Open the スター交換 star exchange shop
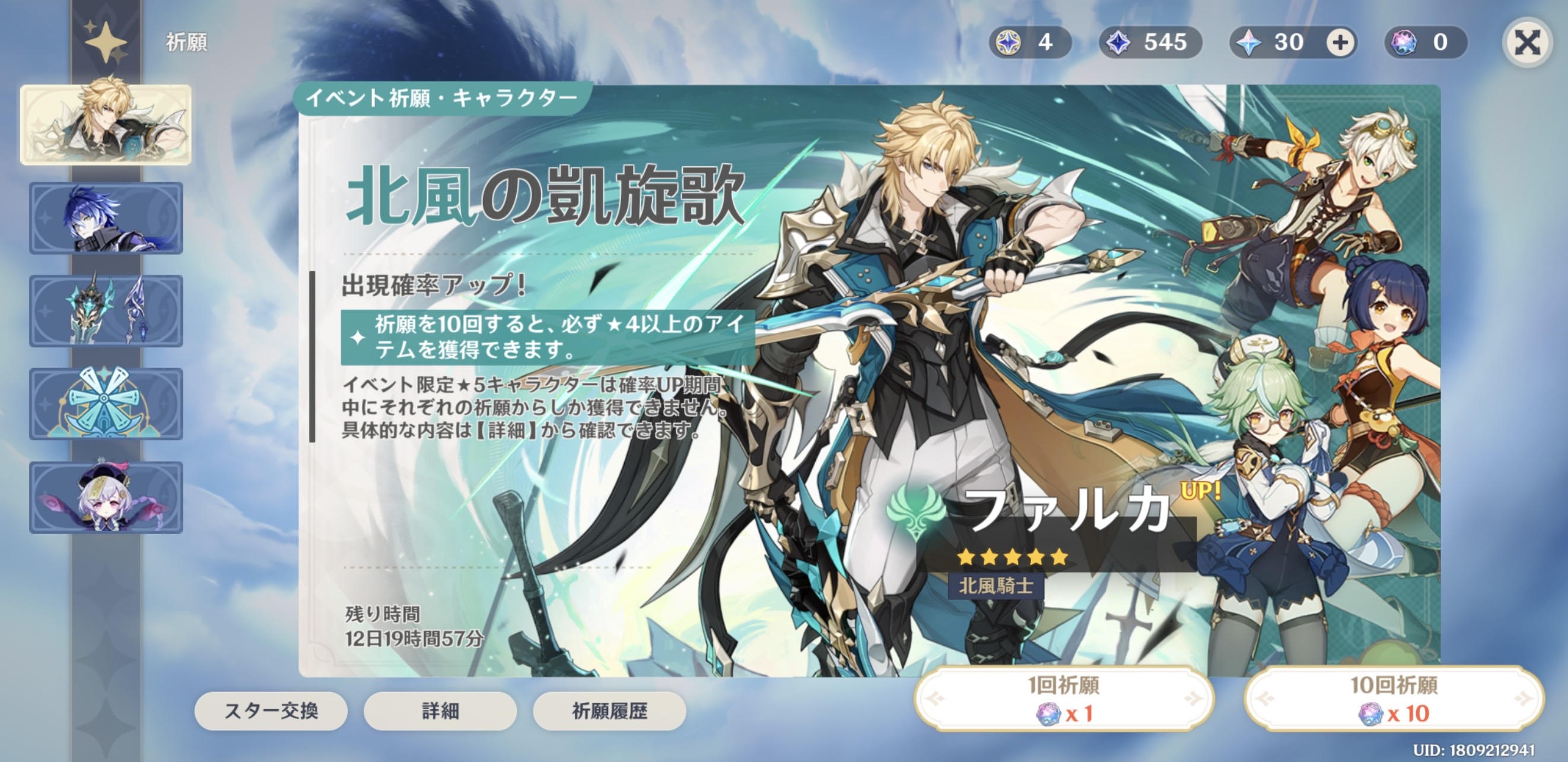Viewport: 1568px width, 762px height. (x=271, y=710)
